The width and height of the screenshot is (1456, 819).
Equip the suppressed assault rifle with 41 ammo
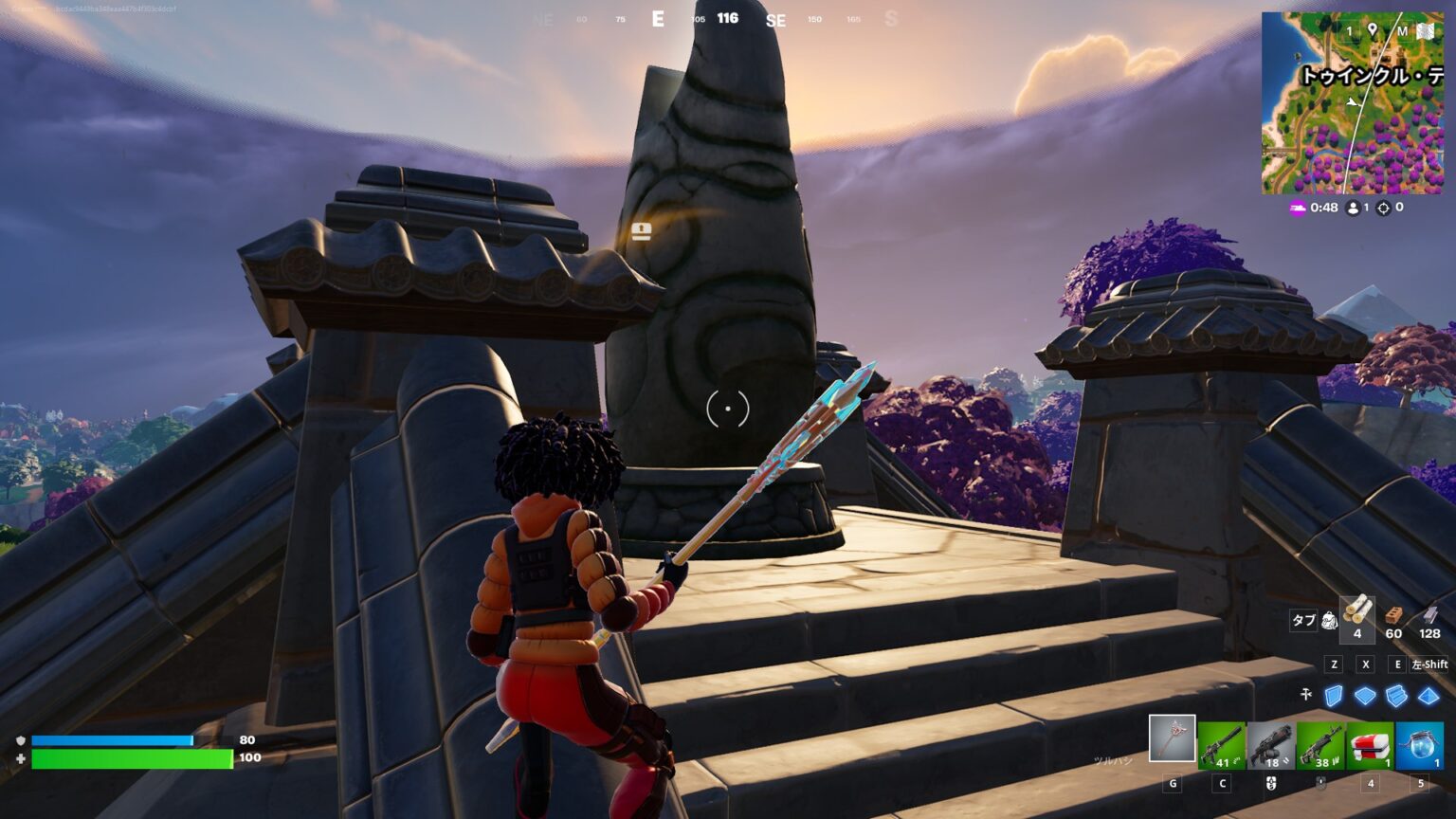coord(1222,745)
